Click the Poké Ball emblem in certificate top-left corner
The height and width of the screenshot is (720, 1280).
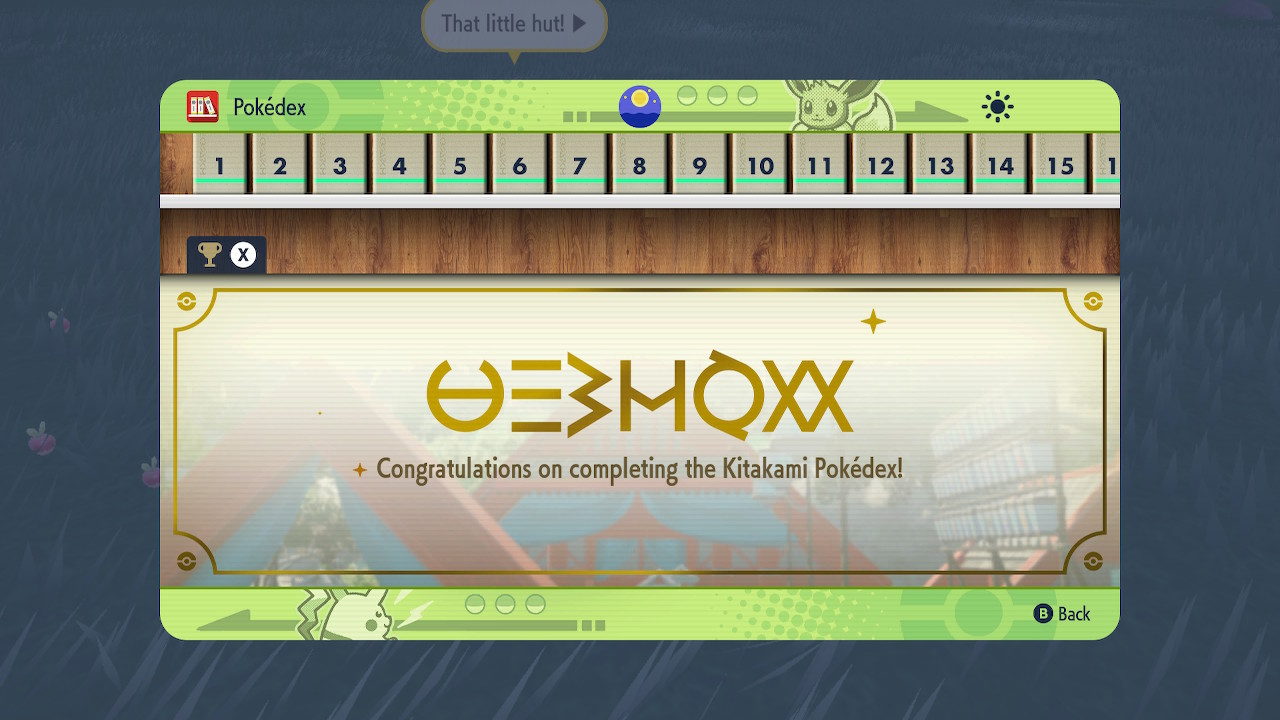click(184, 299)
